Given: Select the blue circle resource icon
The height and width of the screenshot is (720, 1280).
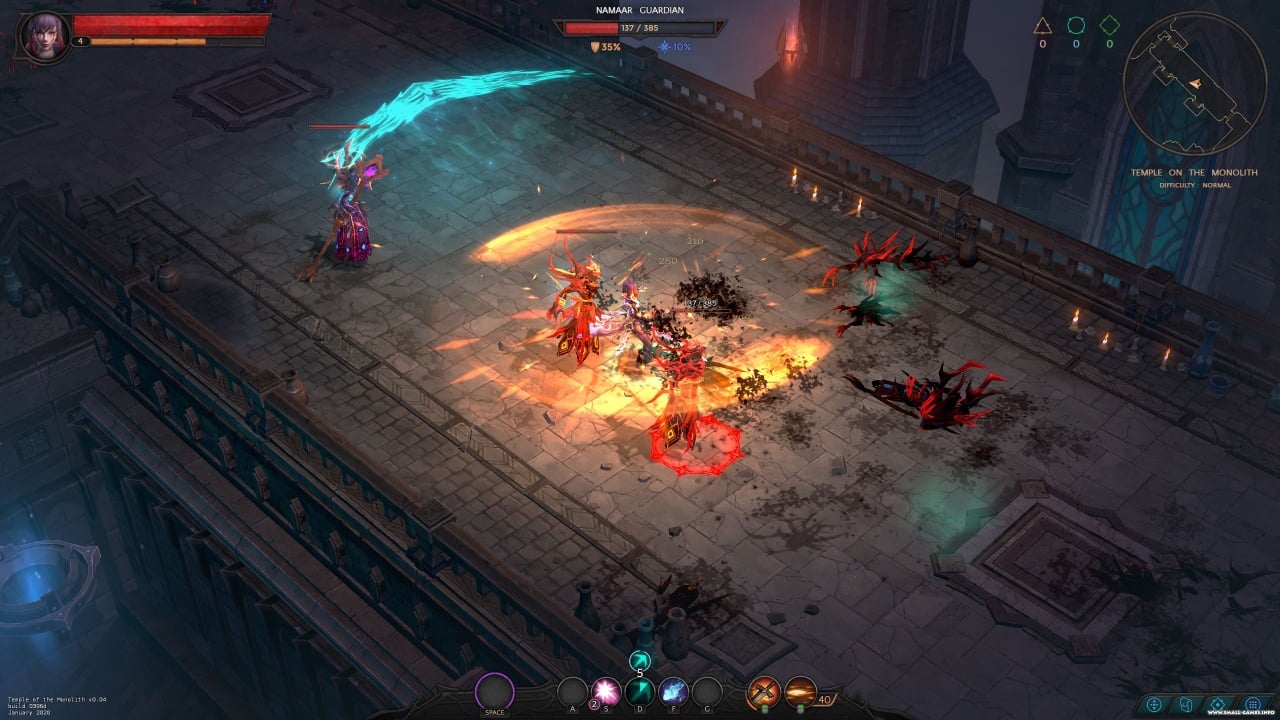Looking at the screenshot, I should point(1075,25).
